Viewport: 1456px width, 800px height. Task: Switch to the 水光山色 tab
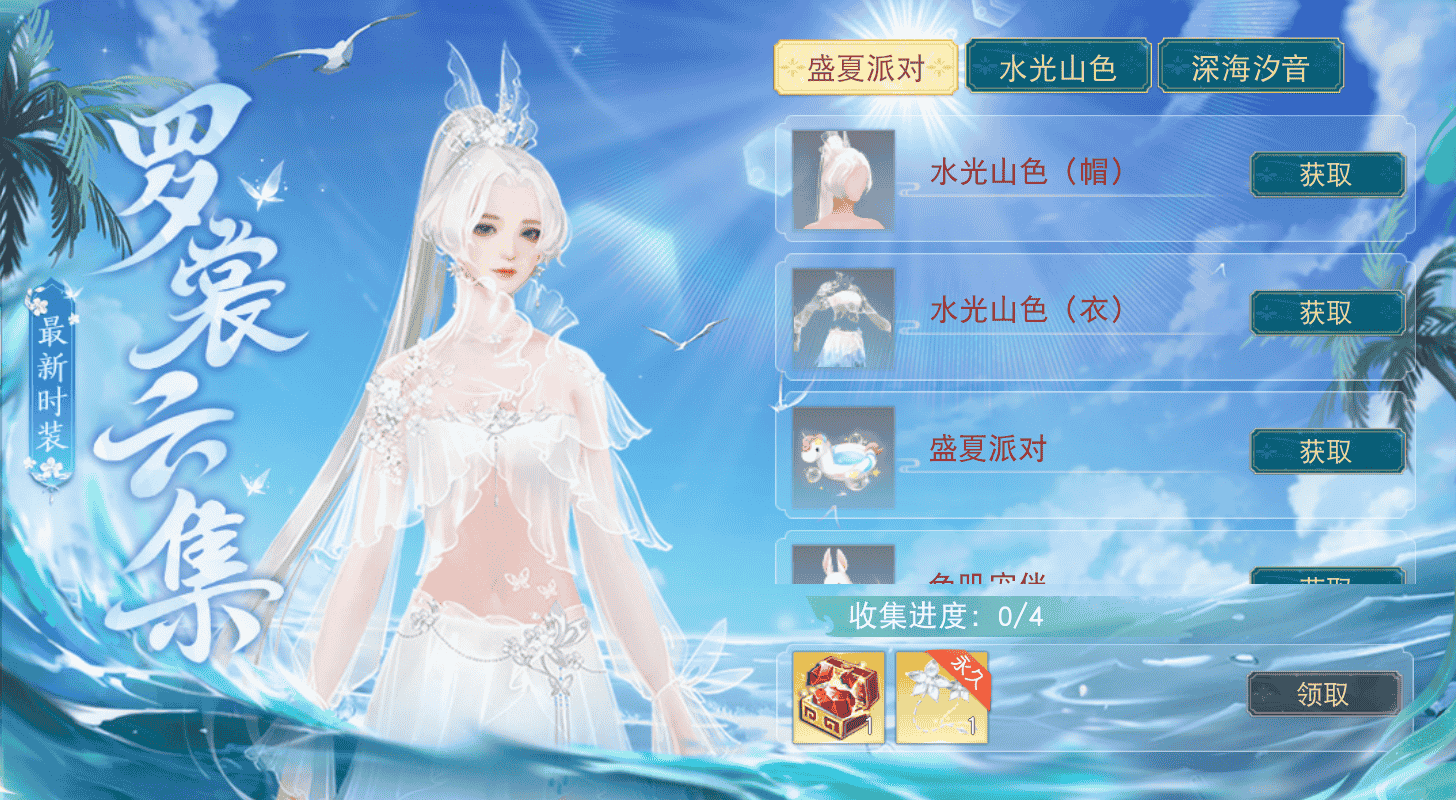(1057, 66)
